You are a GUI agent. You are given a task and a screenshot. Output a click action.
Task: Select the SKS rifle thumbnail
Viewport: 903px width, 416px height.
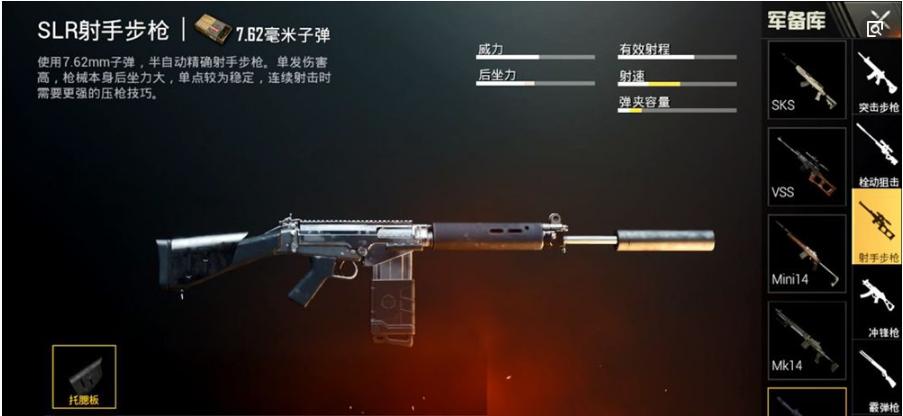[806, 80]
